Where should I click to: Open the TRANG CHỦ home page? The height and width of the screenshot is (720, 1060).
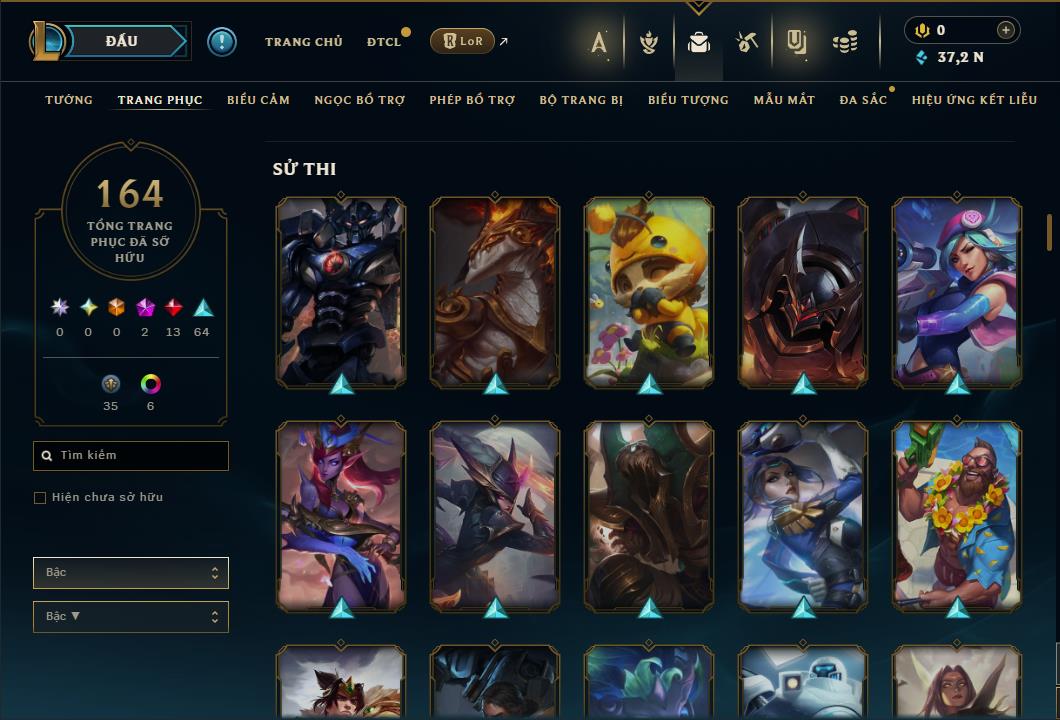click(x=303, y=42)
